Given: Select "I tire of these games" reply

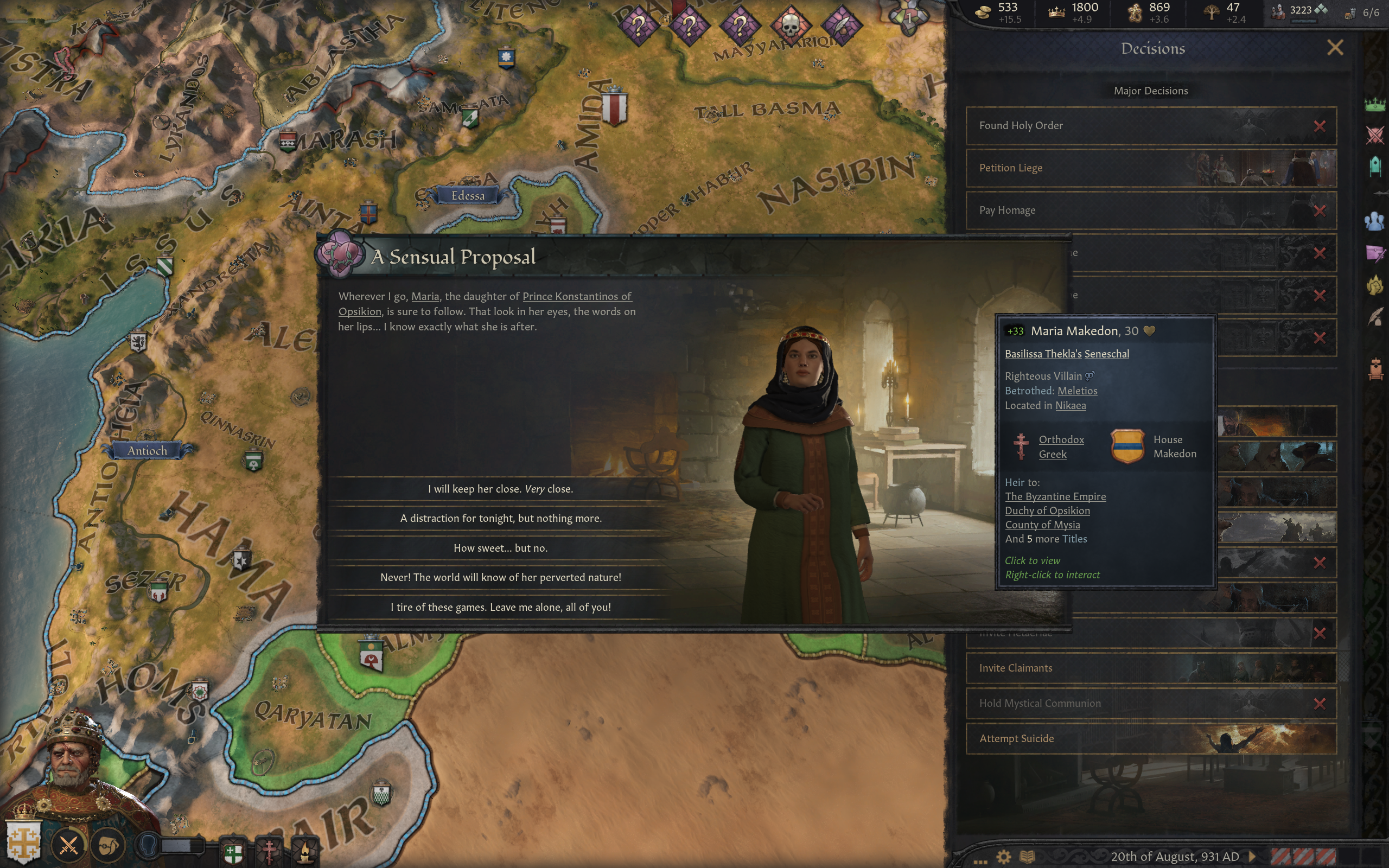Looking at the screenshot, I should pos(500,608).
